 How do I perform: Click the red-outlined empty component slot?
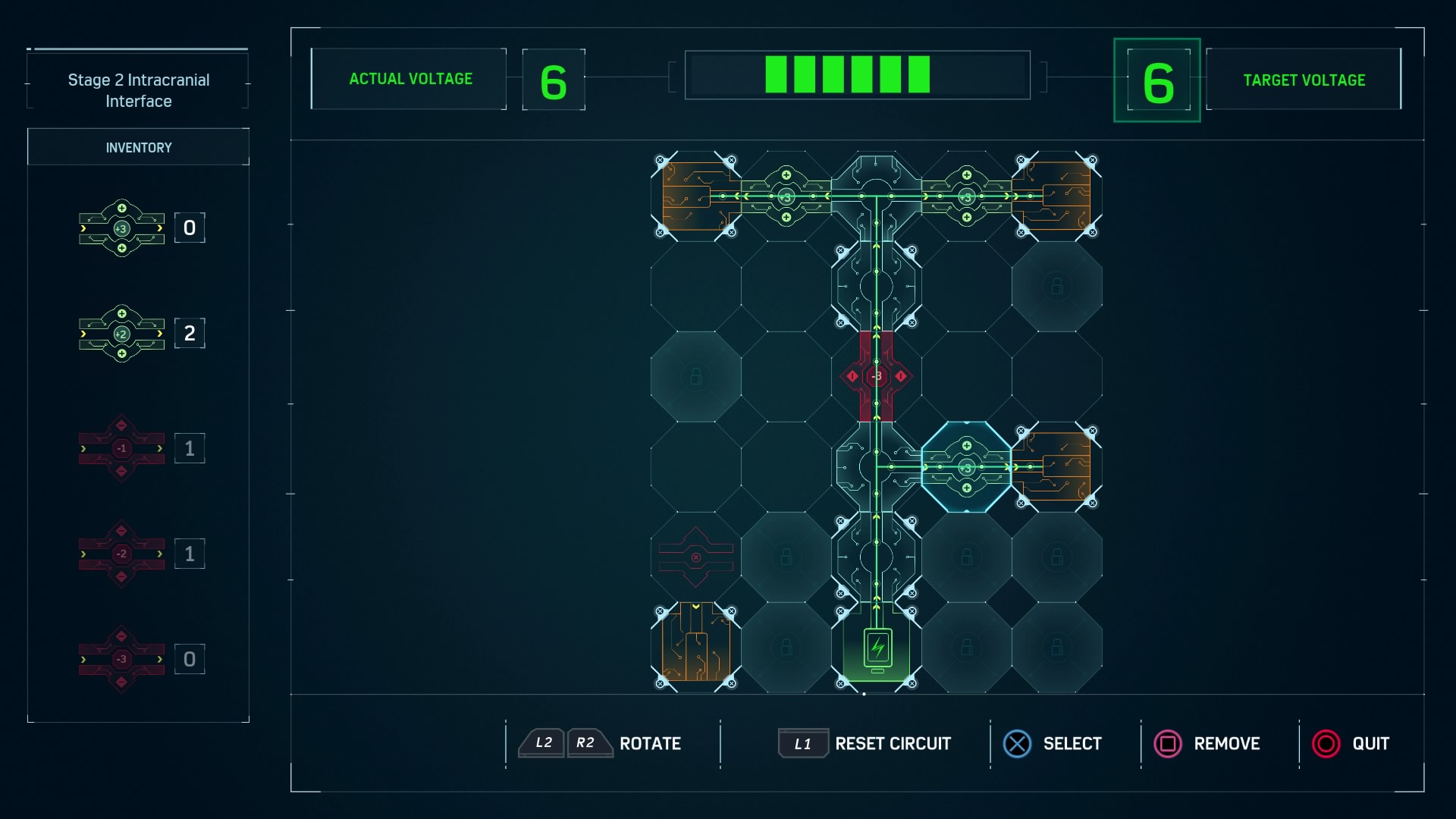click(x=695, y=557)
